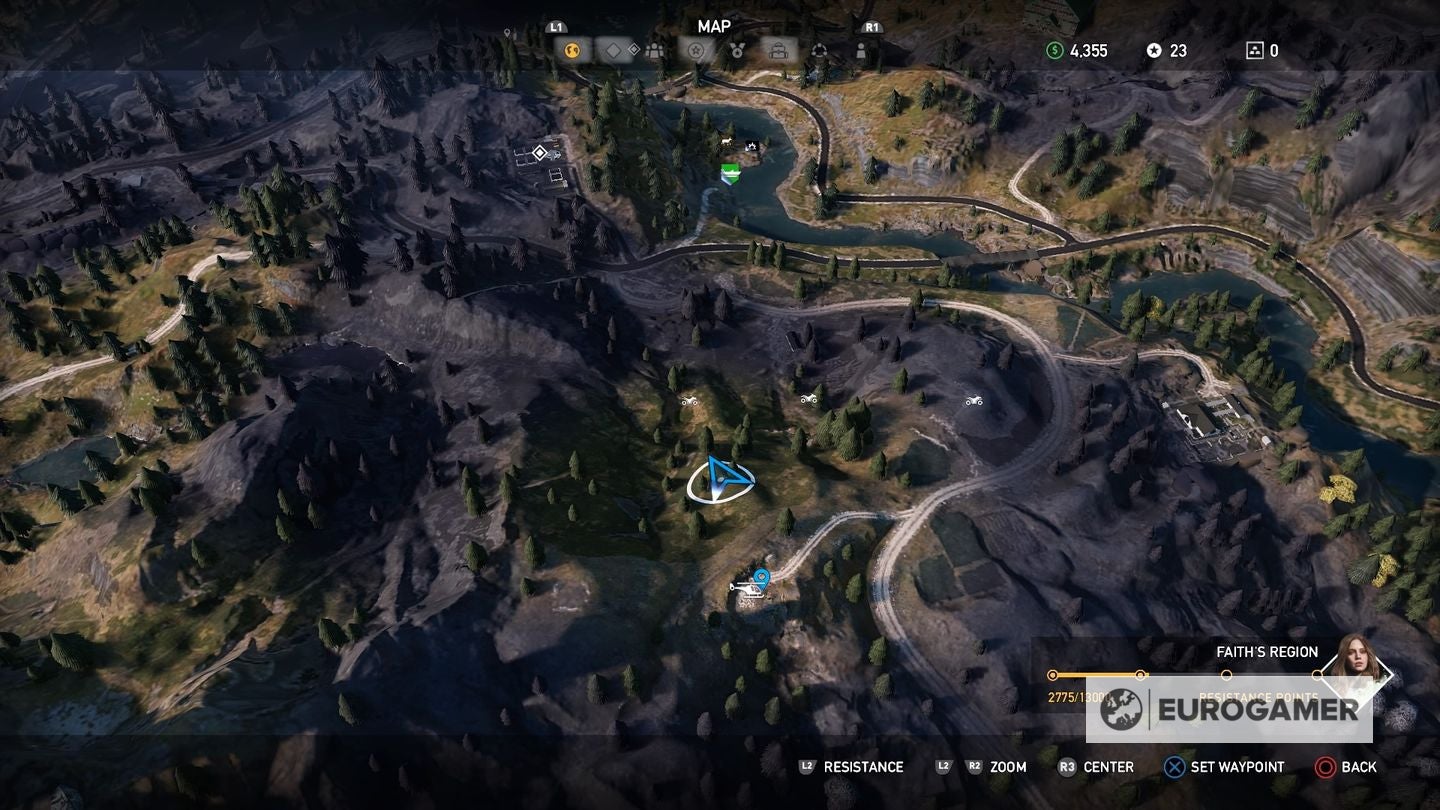Toggle the medals filter in the top bar

[x=737, y=52]
